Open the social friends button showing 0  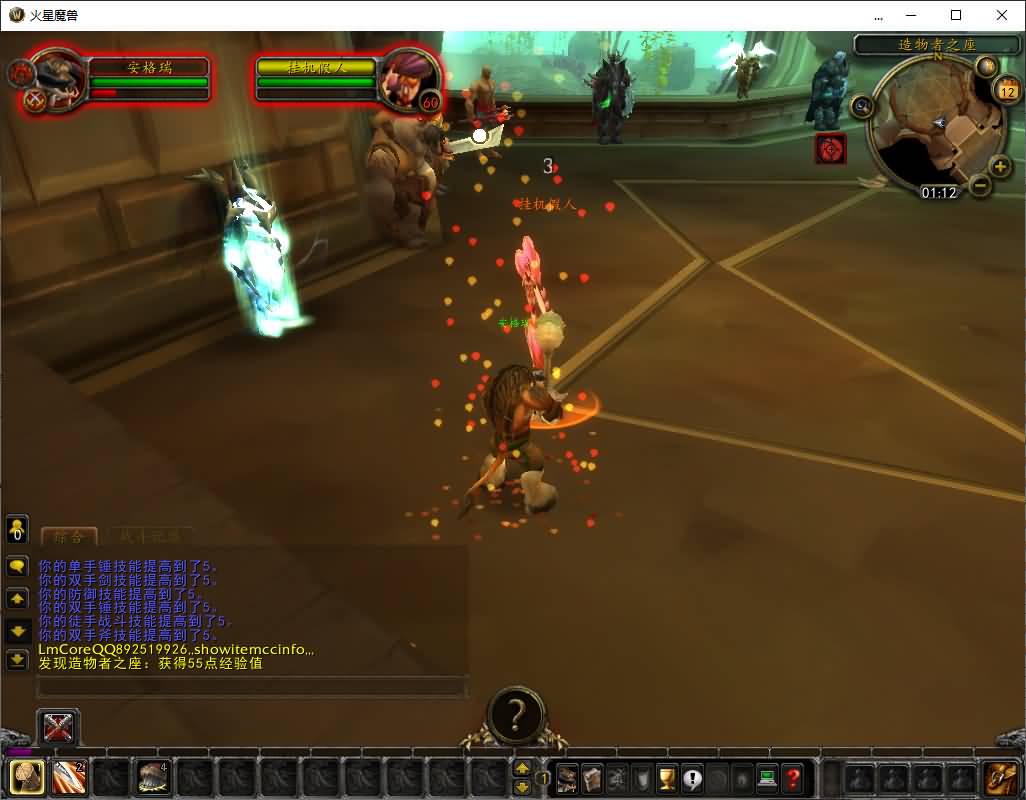(x=17, y=528)
